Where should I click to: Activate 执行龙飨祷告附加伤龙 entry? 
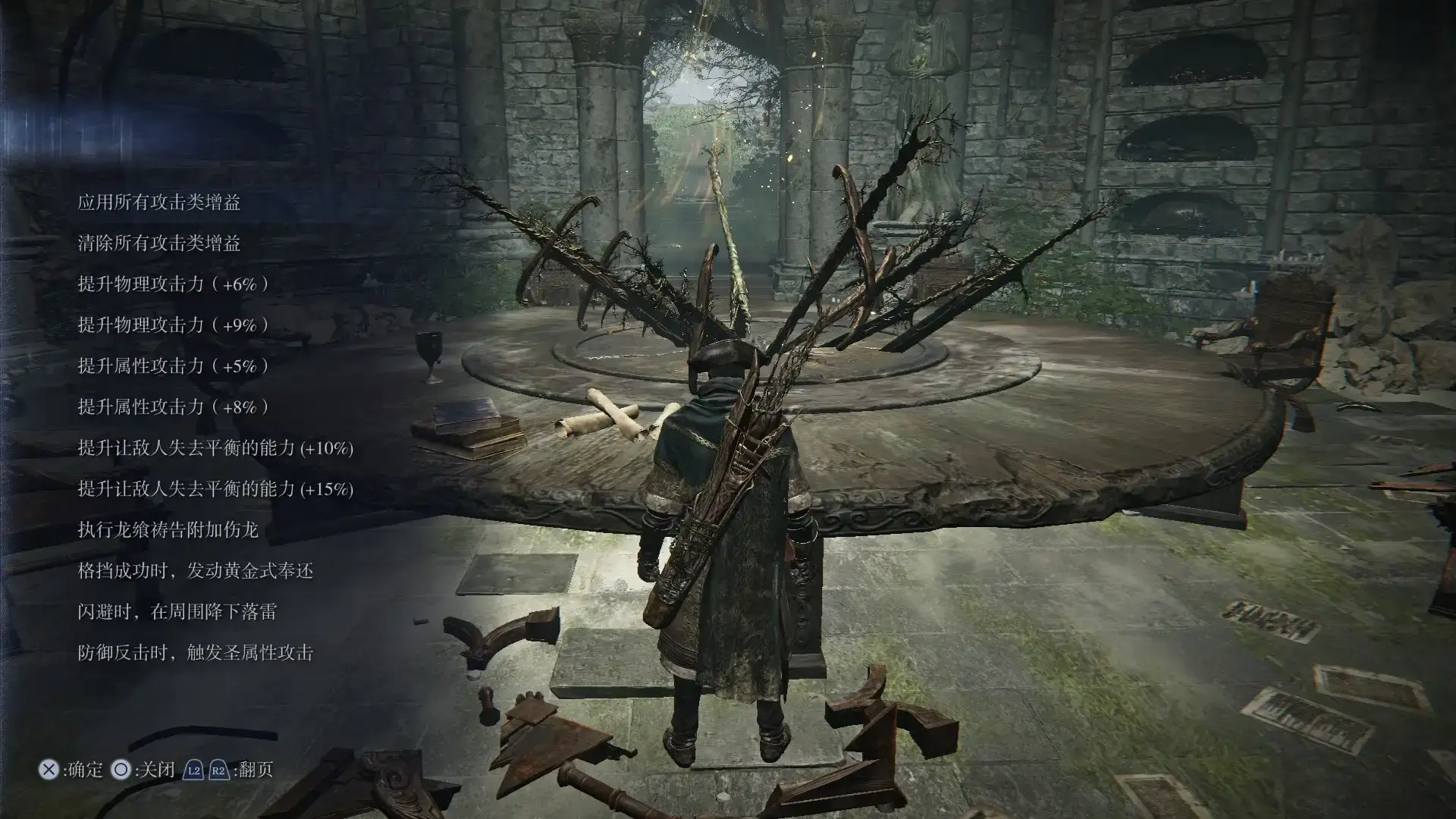tap(168, 530)
